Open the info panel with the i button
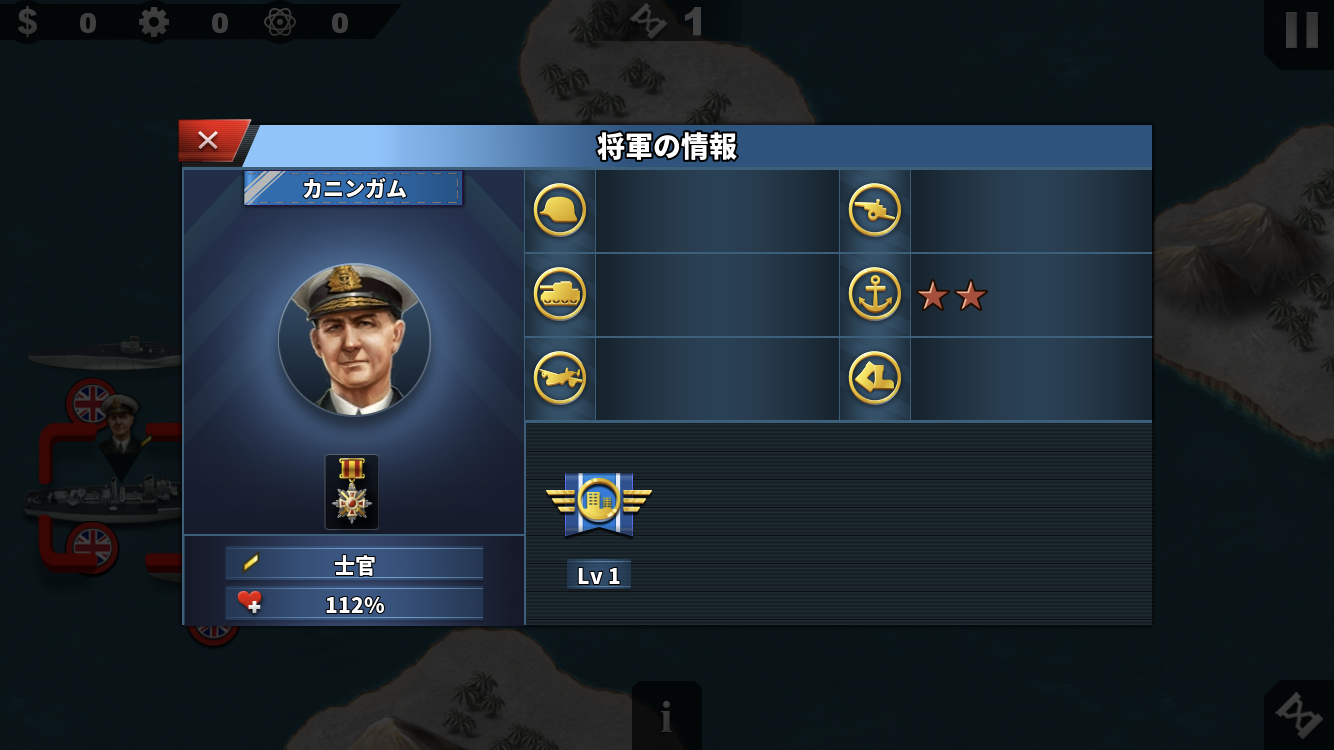 (x=666, y=715)
